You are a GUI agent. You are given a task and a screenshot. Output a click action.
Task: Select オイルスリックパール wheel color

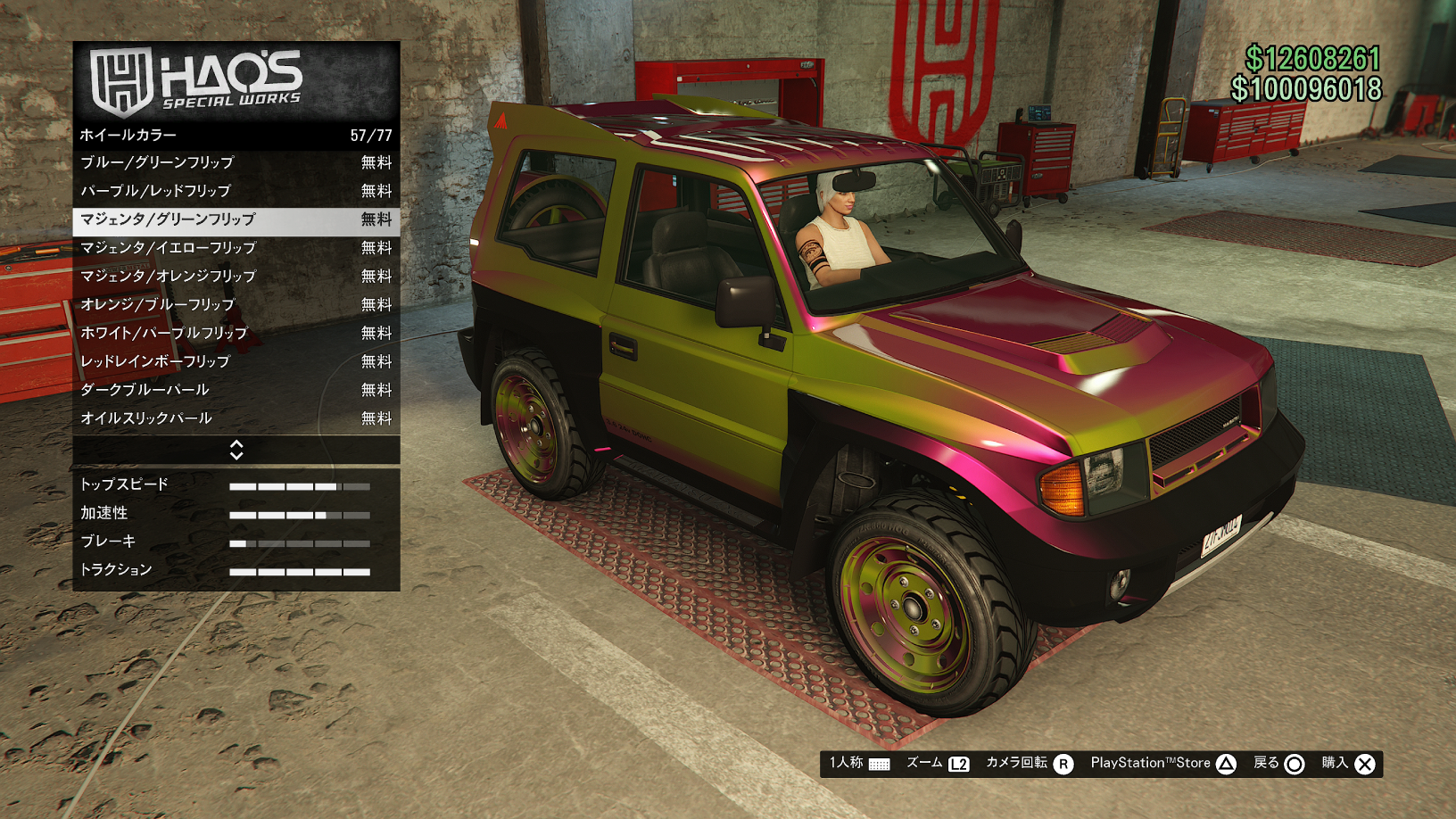pos(236,418)
